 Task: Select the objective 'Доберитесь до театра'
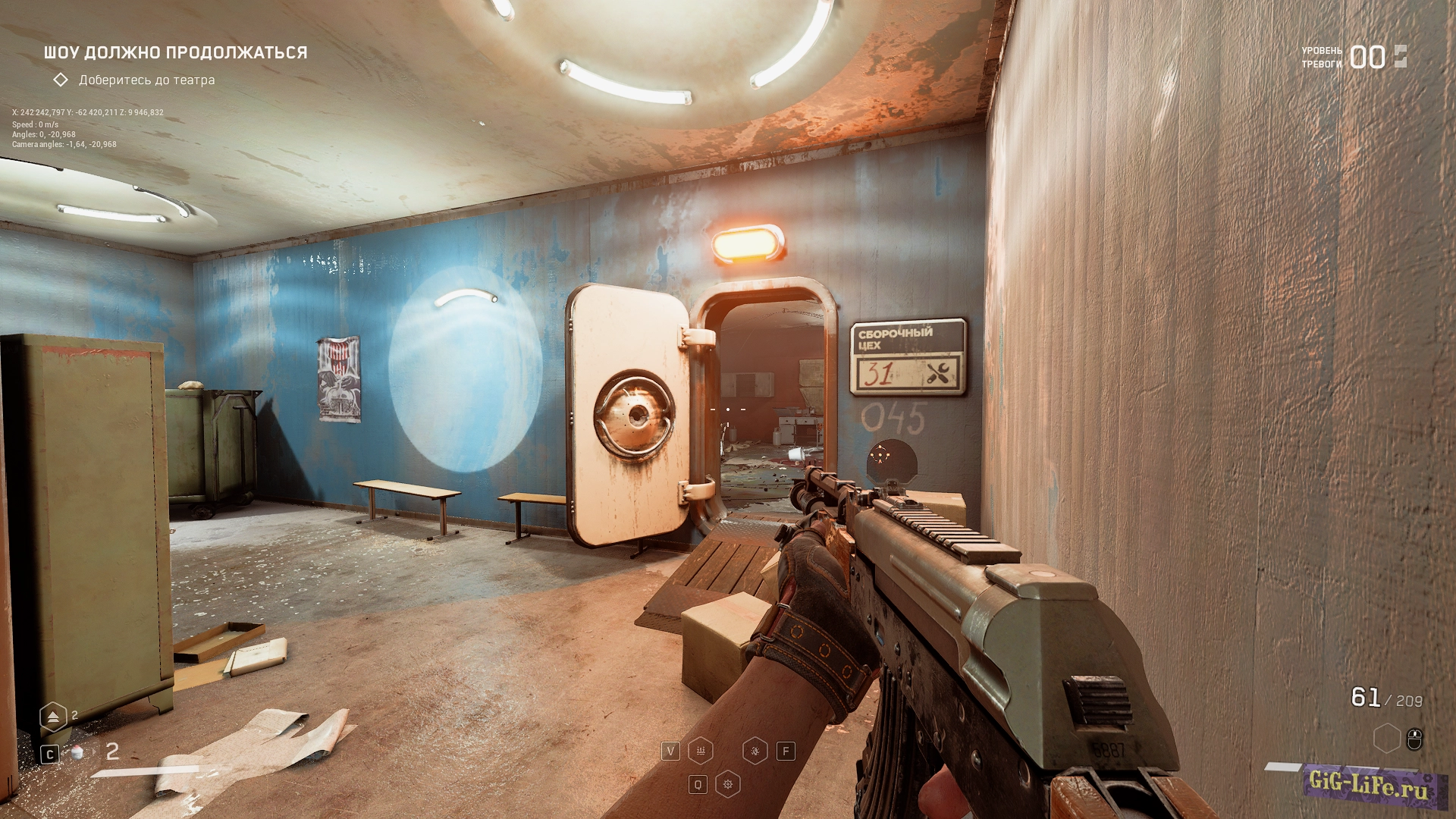tap(146, 80)
